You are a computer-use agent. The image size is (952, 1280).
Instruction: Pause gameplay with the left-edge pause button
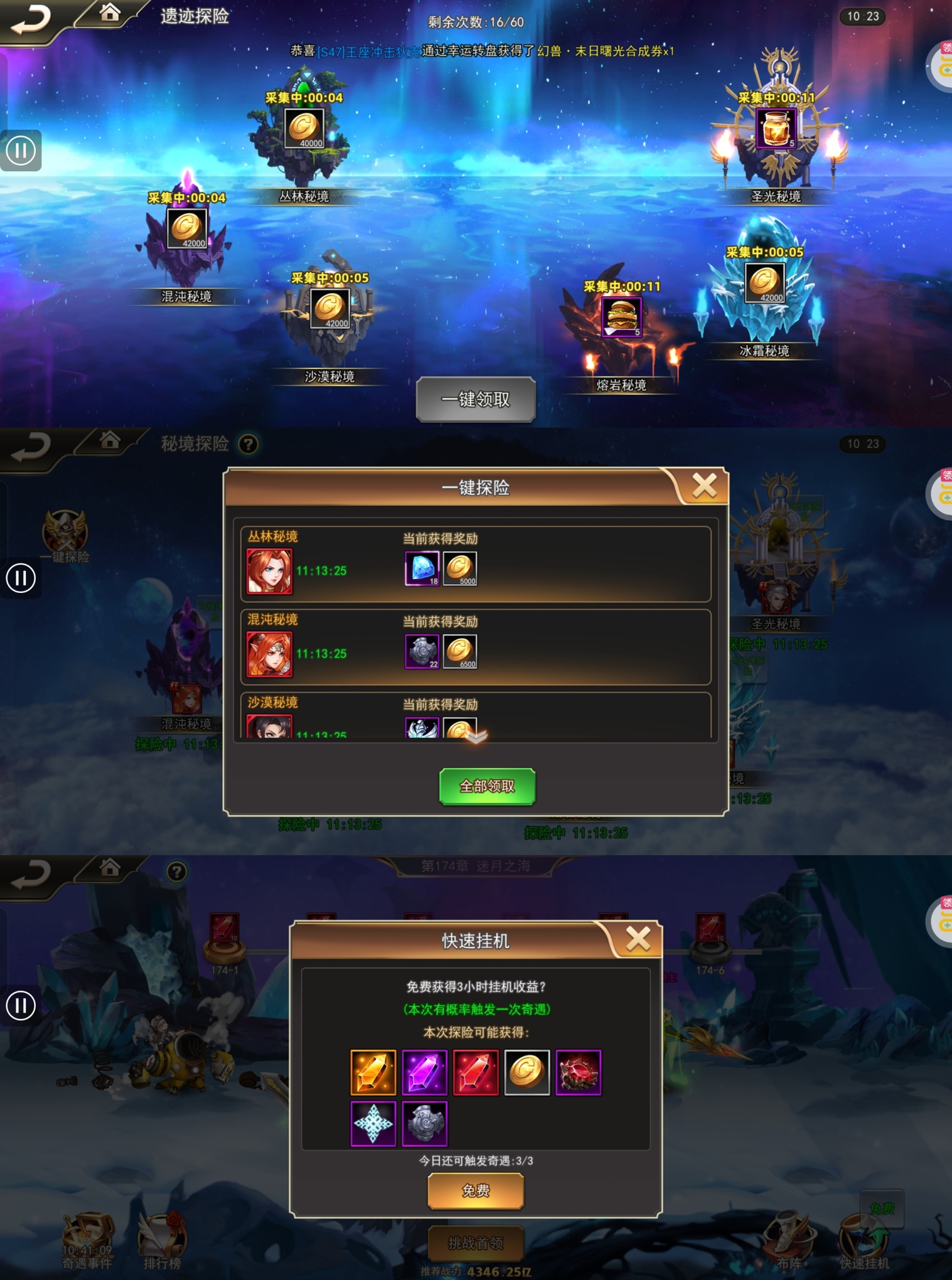pyautogui.click(x=21, y=150)
